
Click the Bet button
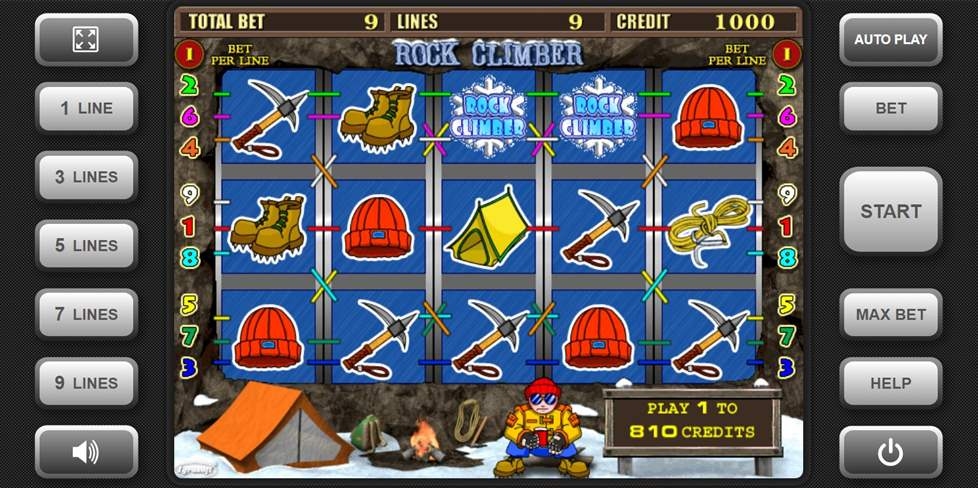(890, 108)
